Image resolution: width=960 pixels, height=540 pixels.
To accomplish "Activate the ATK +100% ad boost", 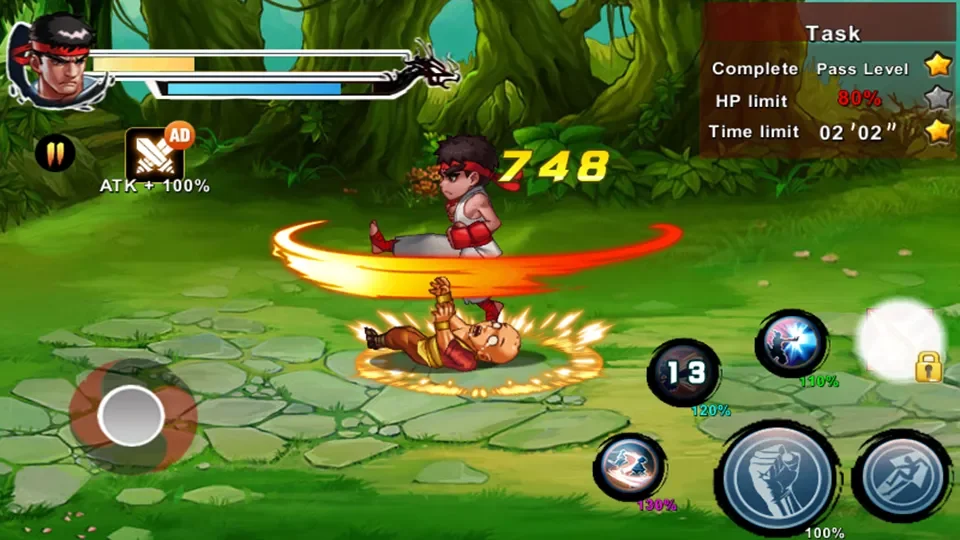I will [x=154, y=154].
